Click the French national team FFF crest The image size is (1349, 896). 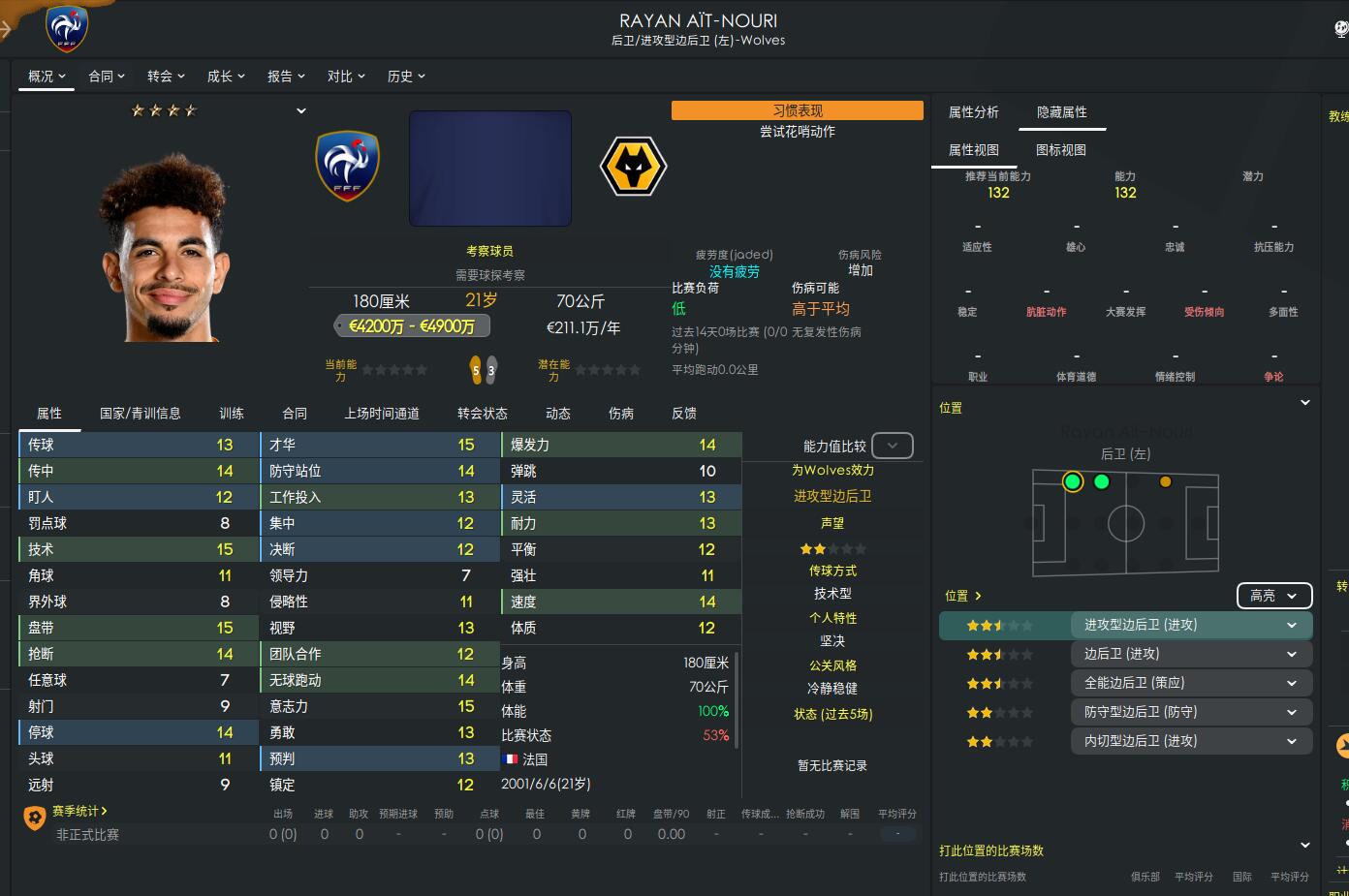(347, 167)
